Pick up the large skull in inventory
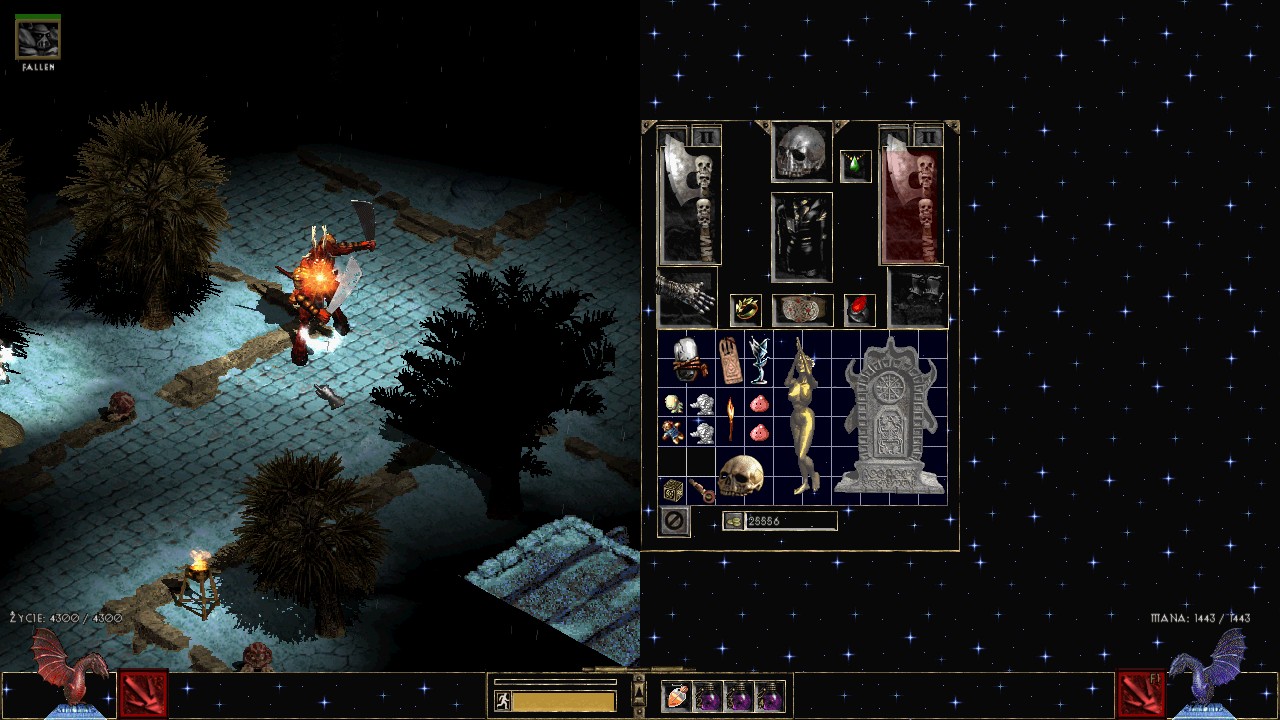Image resolution: width=1280 pixels, height=720 pixels. (740, 477)
